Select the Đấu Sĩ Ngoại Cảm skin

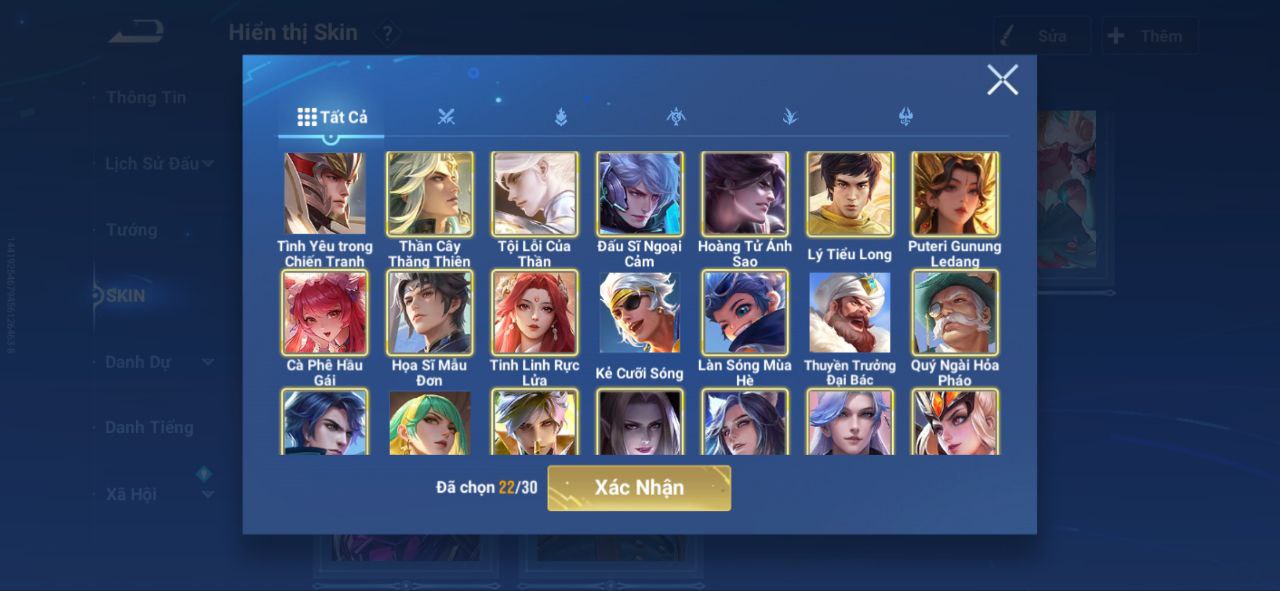[640, 194]
